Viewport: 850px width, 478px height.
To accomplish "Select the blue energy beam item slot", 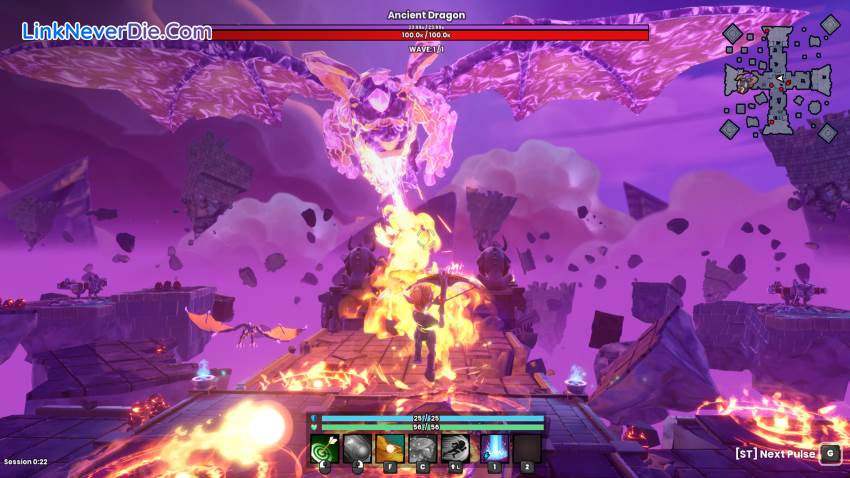I will click(494, 449).
